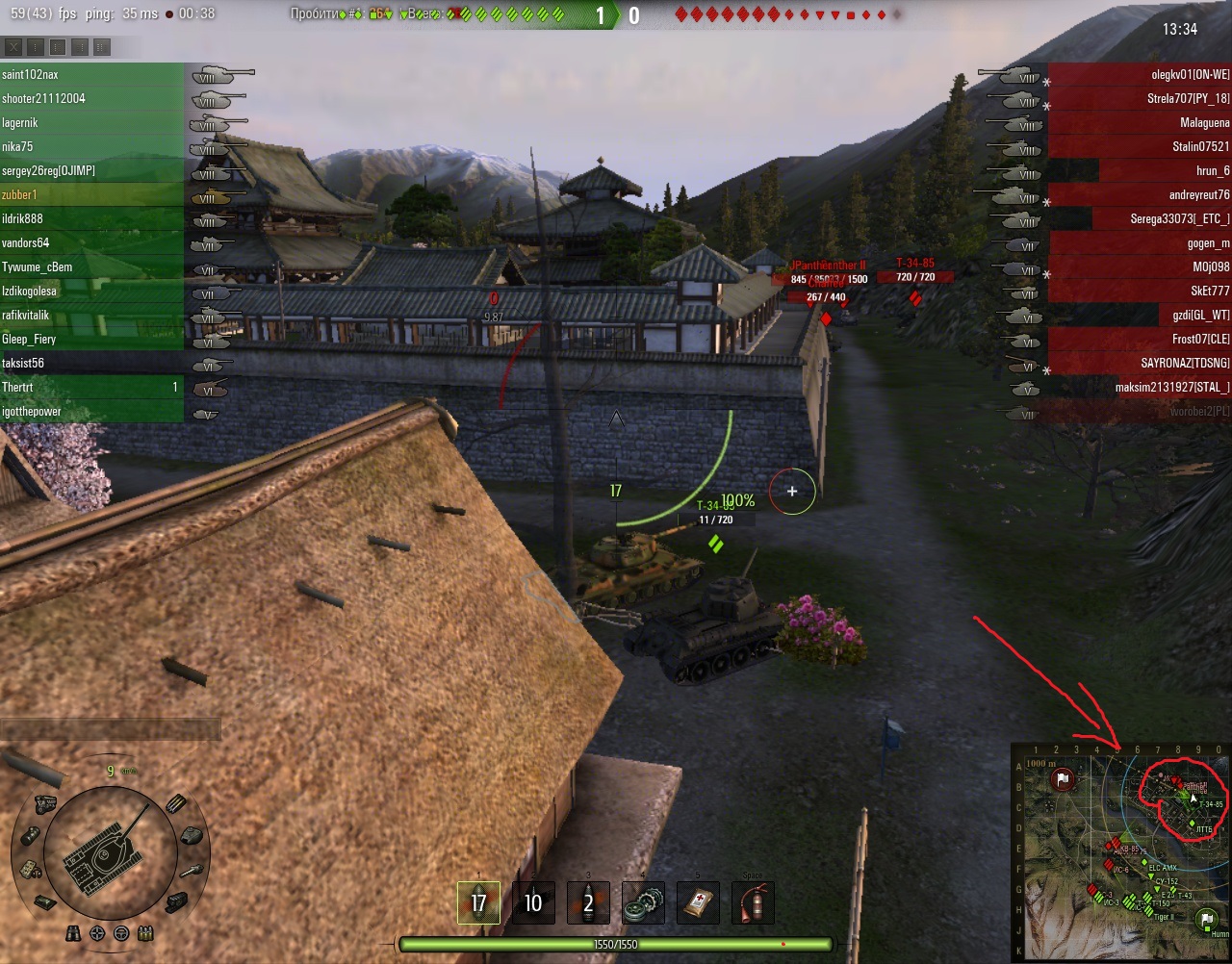Viewport: 1232px width, 964px height.
Task: Choose the shell slot with 2 rounds
Action: 588,902
